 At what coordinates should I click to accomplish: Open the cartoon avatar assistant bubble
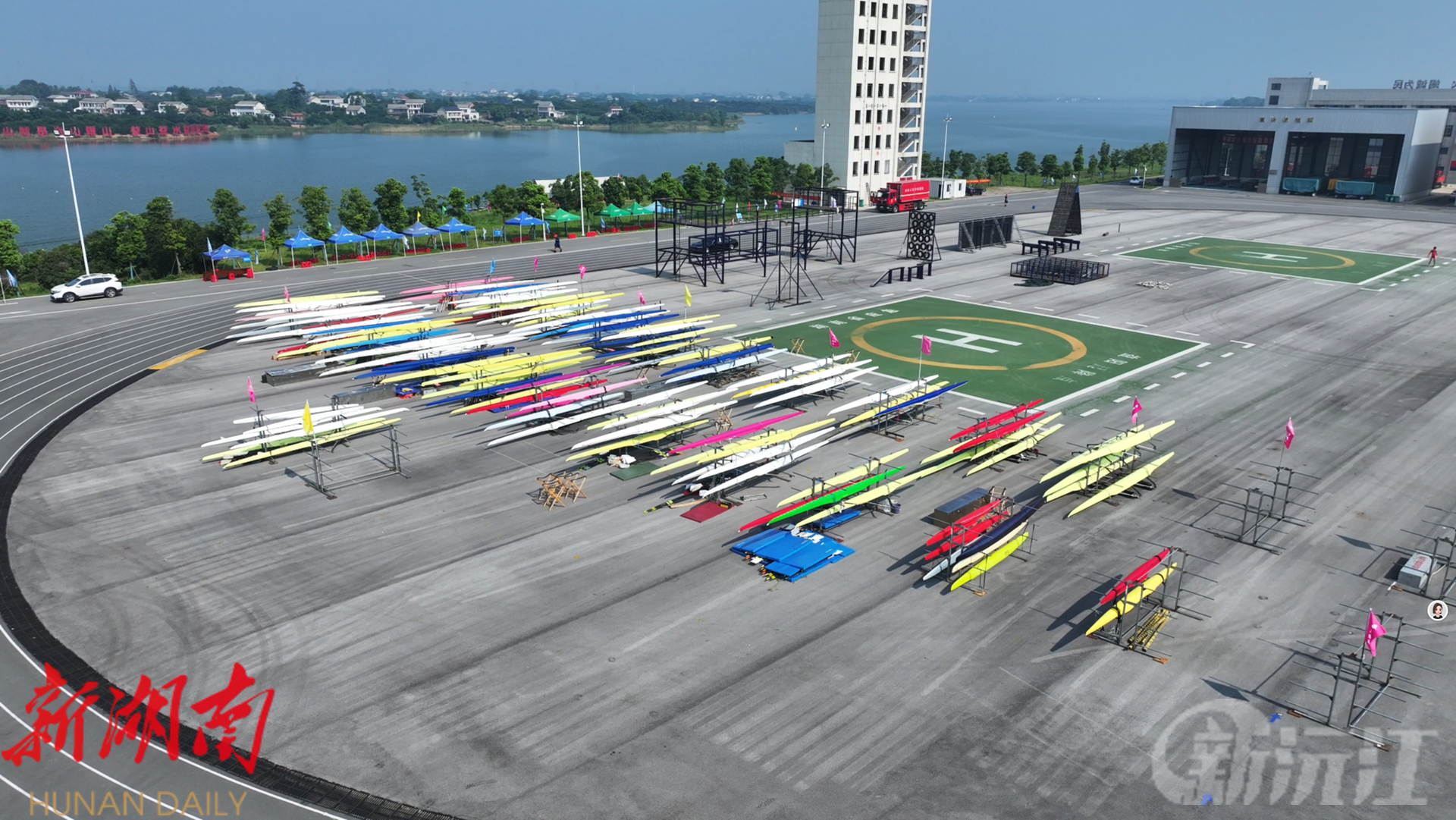click(x=1437, y=610)
